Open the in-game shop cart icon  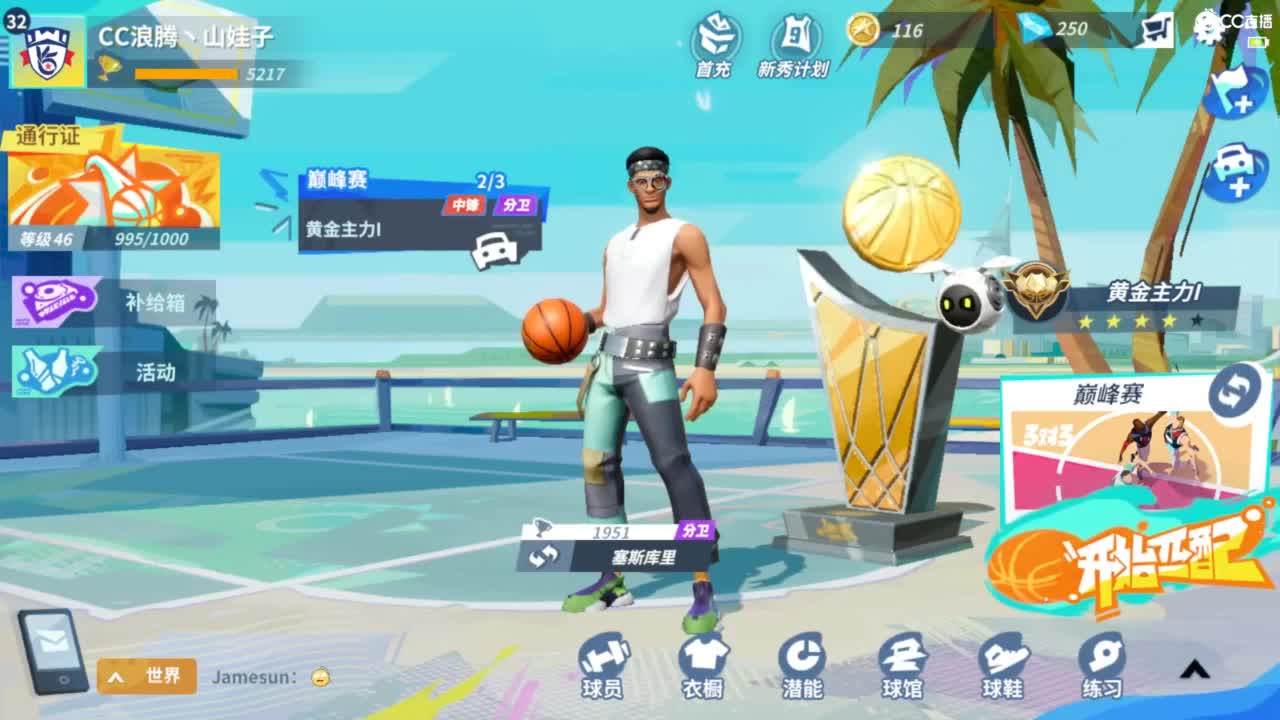click(x=1157, y=29)
